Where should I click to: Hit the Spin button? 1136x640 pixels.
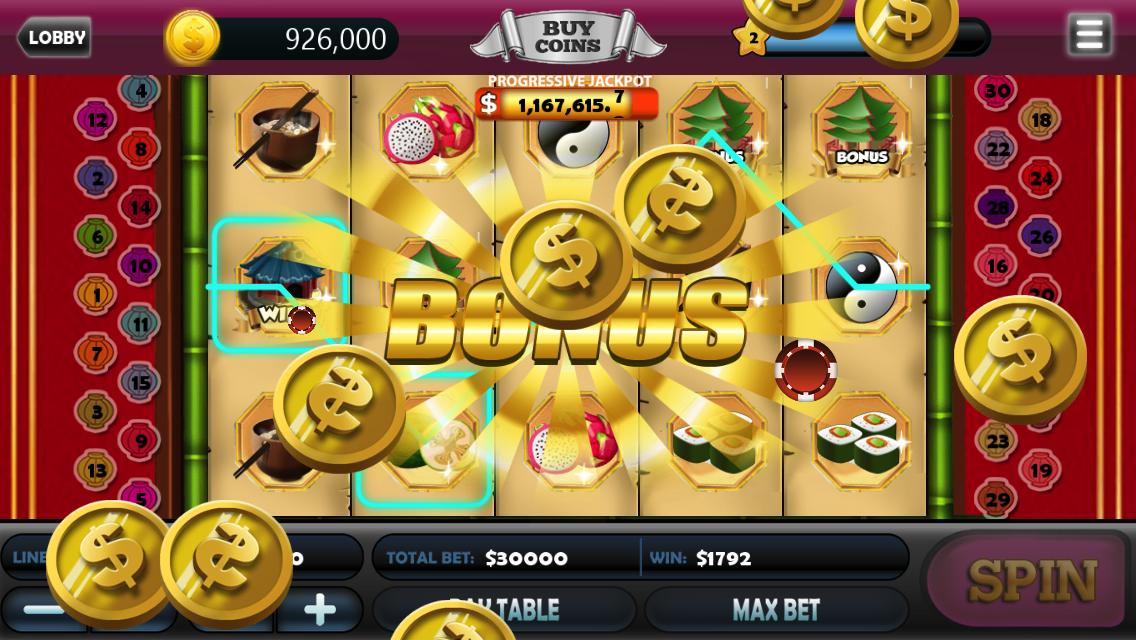pos(1032,579)
